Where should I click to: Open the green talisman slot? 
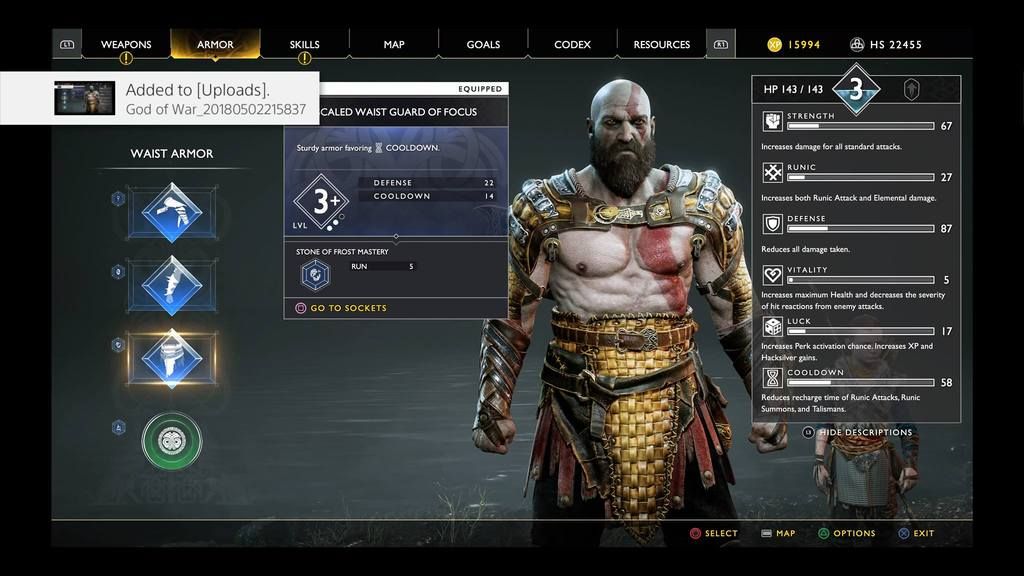tap(172, 441)
